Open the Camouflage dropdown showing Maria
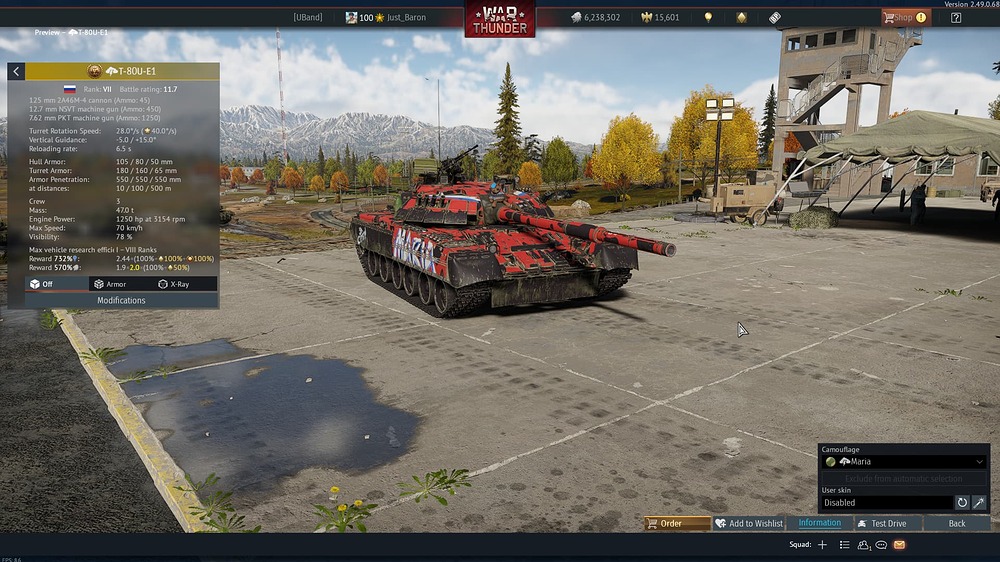This screenshot has width=1000, height=562. [904, 462]
